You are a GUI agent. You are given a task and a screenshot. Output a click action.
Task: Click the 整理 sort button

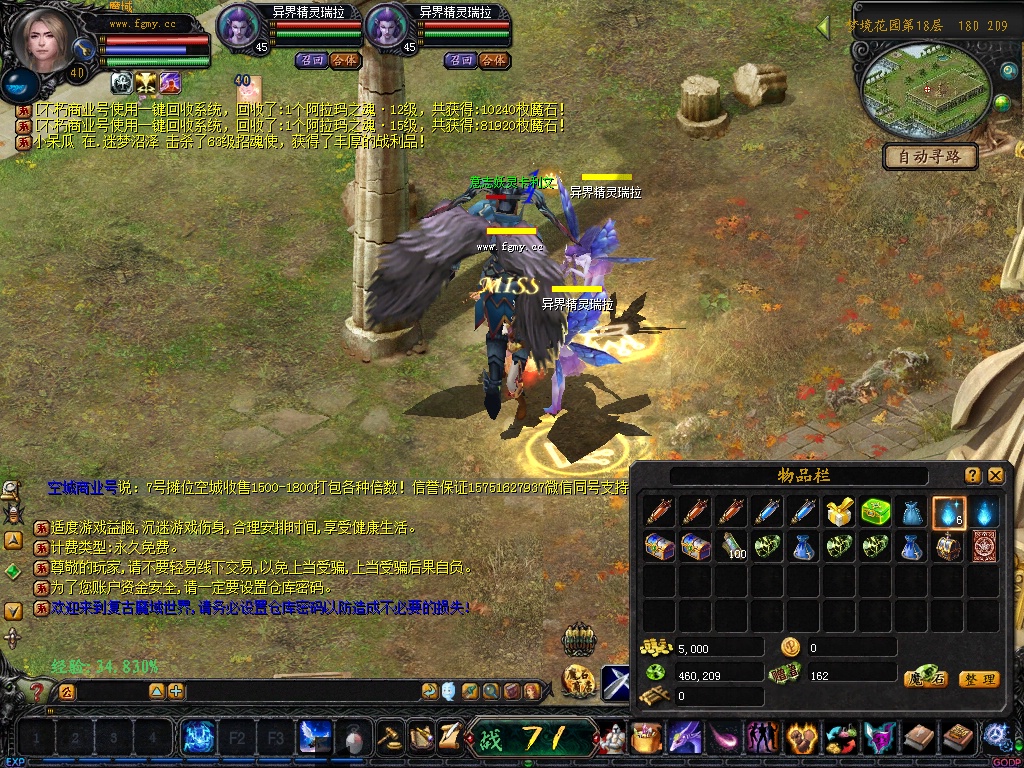[978, 679]
